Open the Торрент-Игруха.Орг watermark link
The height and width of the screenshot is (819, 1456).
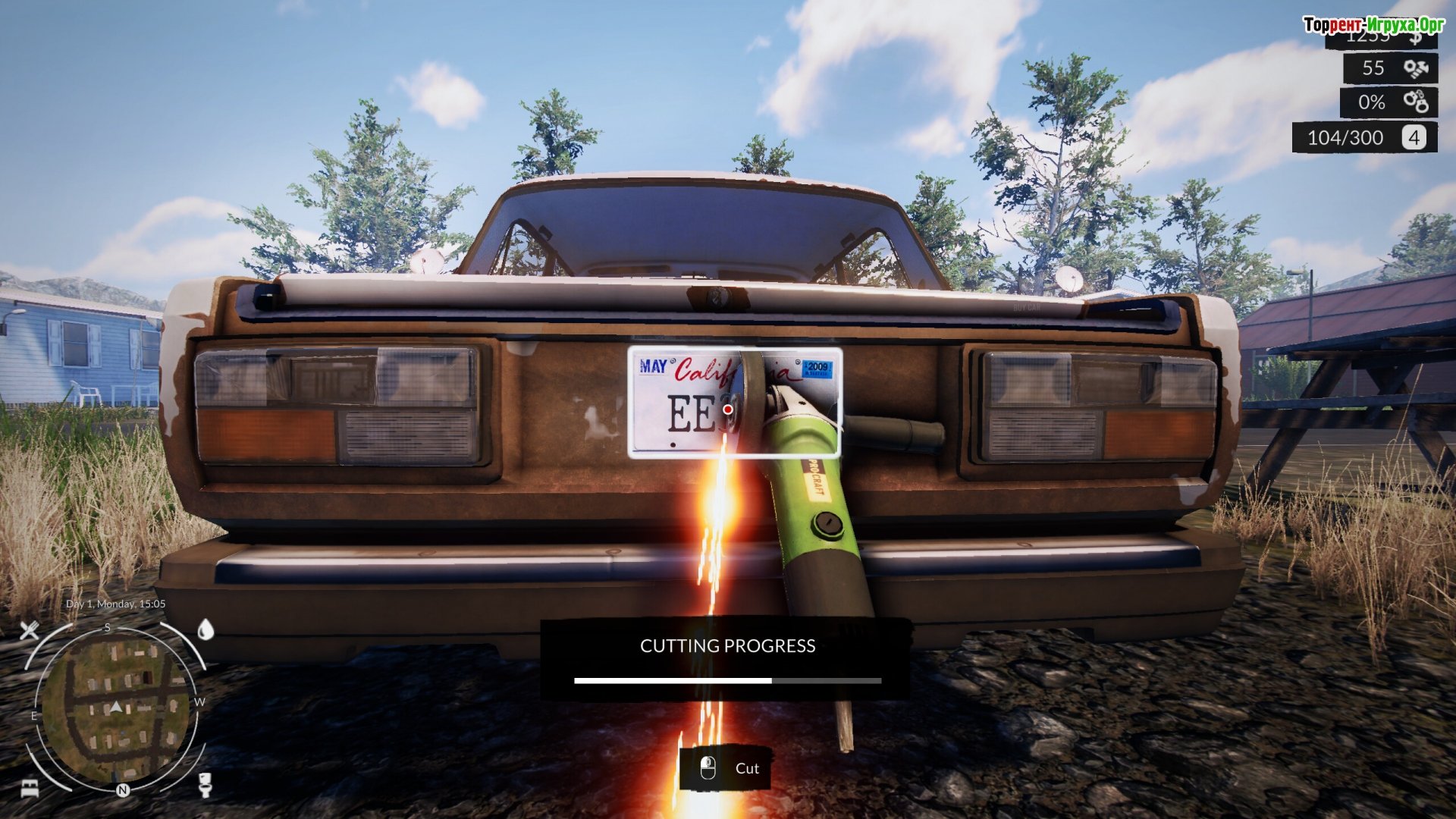click(x=1373, y=25)
